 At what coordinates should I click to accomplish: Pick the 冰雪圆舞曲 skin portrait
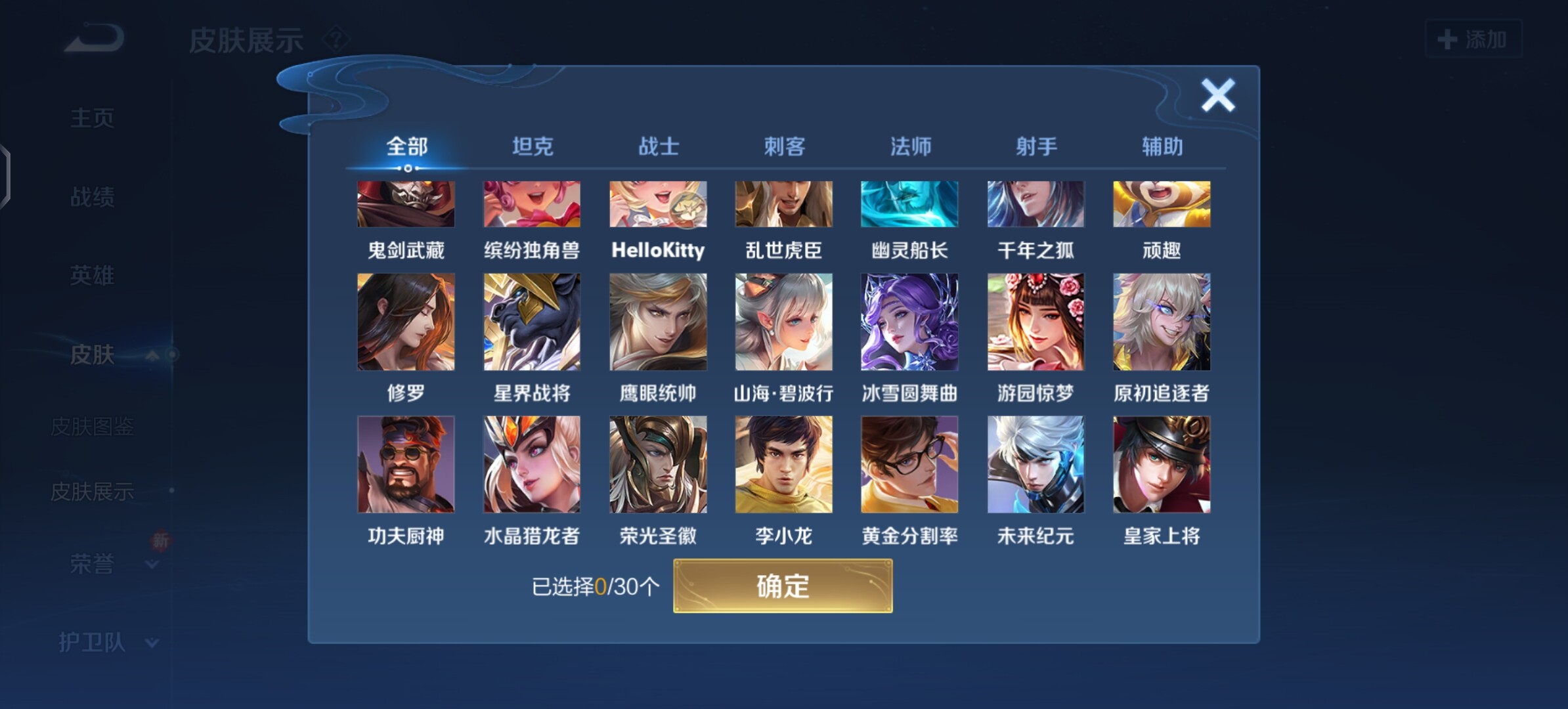(x=909, y=322)
